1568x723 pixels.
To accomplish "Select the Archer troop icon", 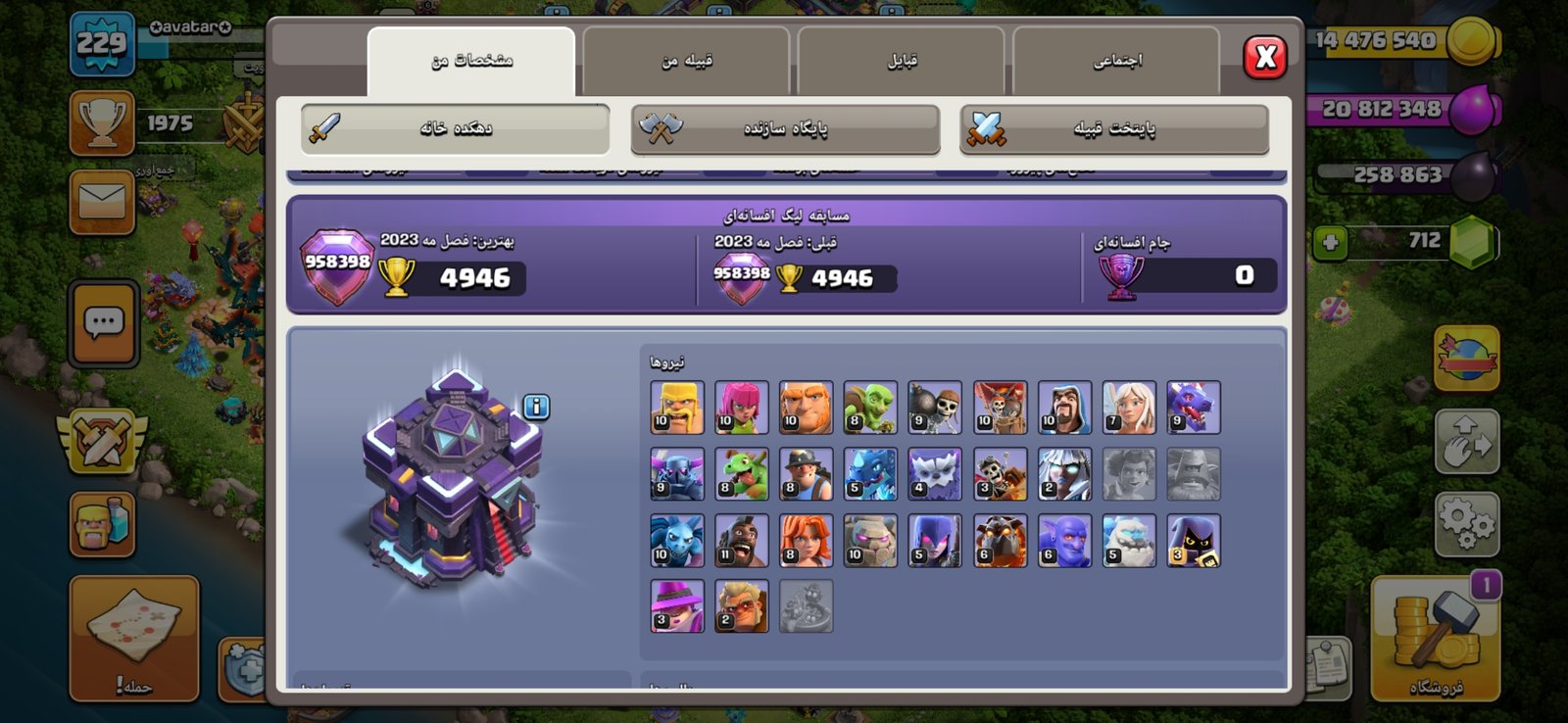I will point(742,408).
